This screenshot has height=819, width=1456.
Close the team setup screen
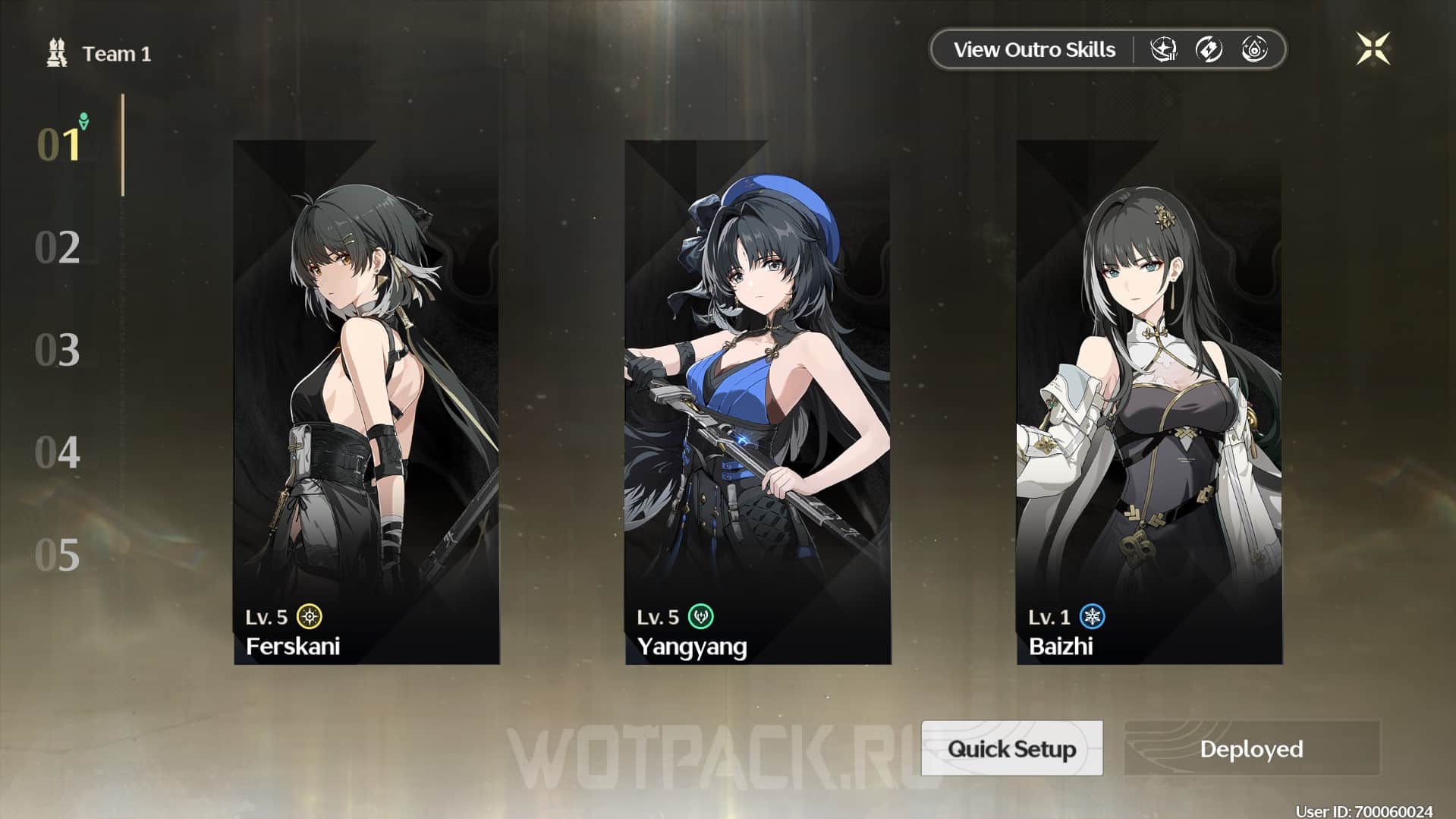1373,49
